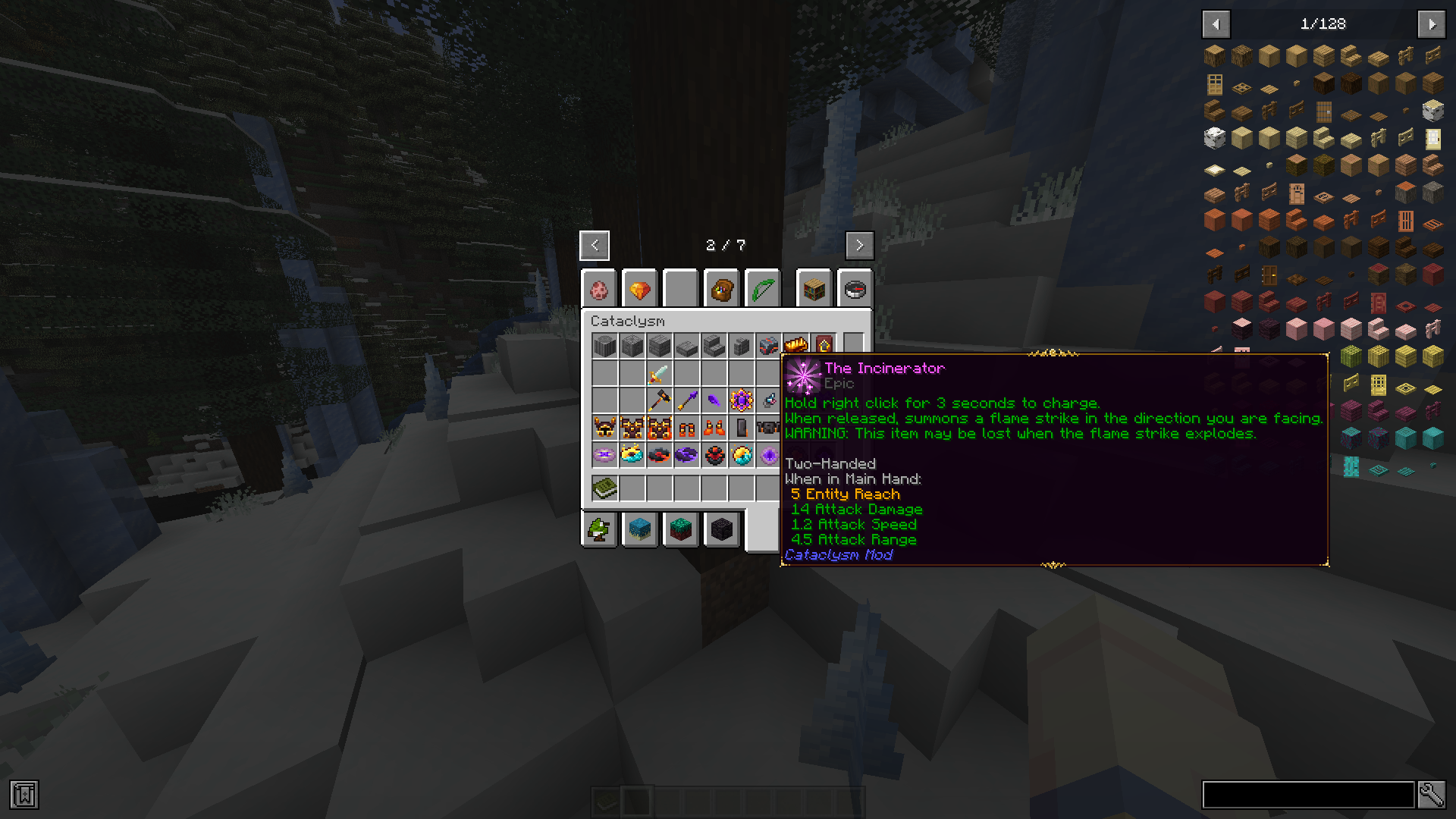This screenshot has width=1456, height=819.
Task: Grab the green book item in Cataclysm tab
Action: (x=604, y=488)
